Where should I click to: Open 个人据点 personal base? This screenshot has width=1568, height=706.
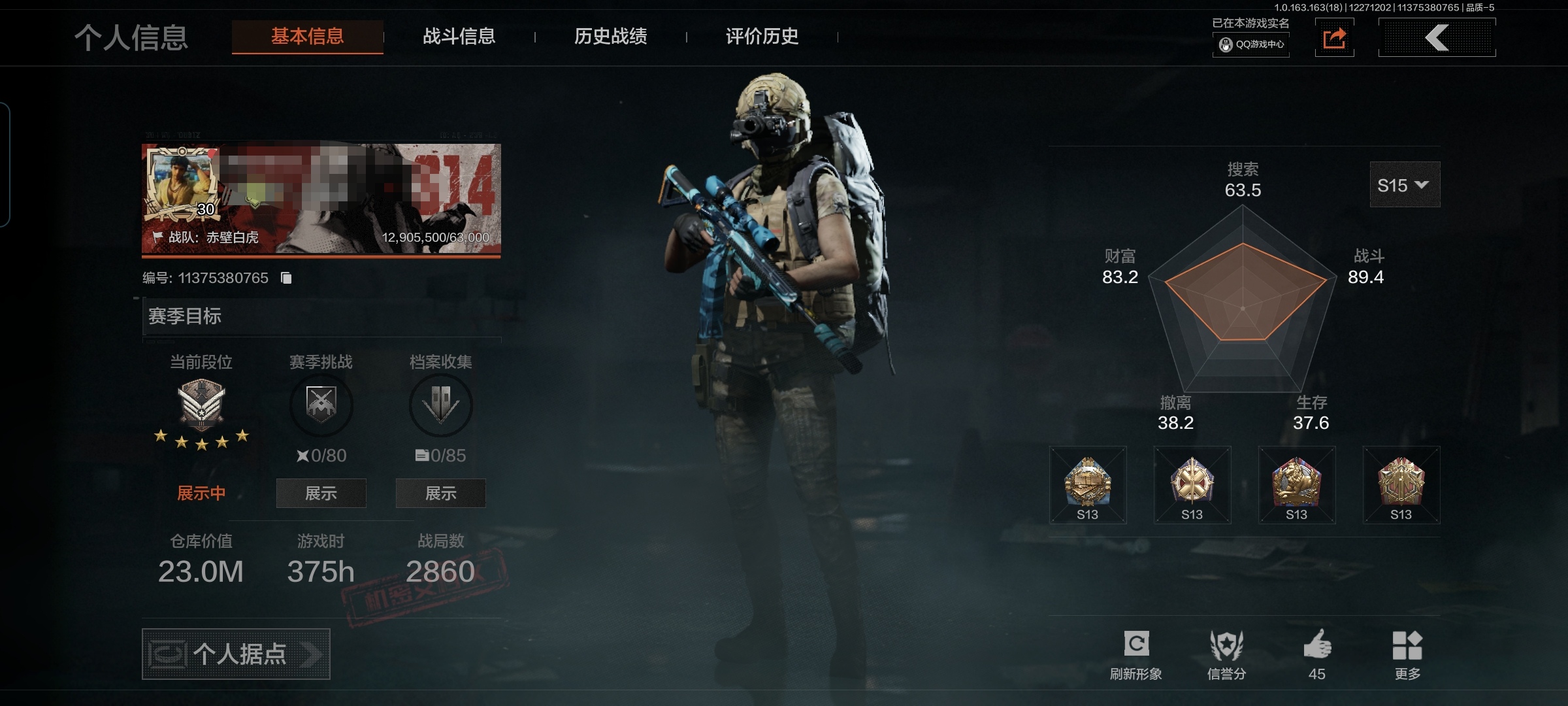pyautogui.click(x=236, y=654)
